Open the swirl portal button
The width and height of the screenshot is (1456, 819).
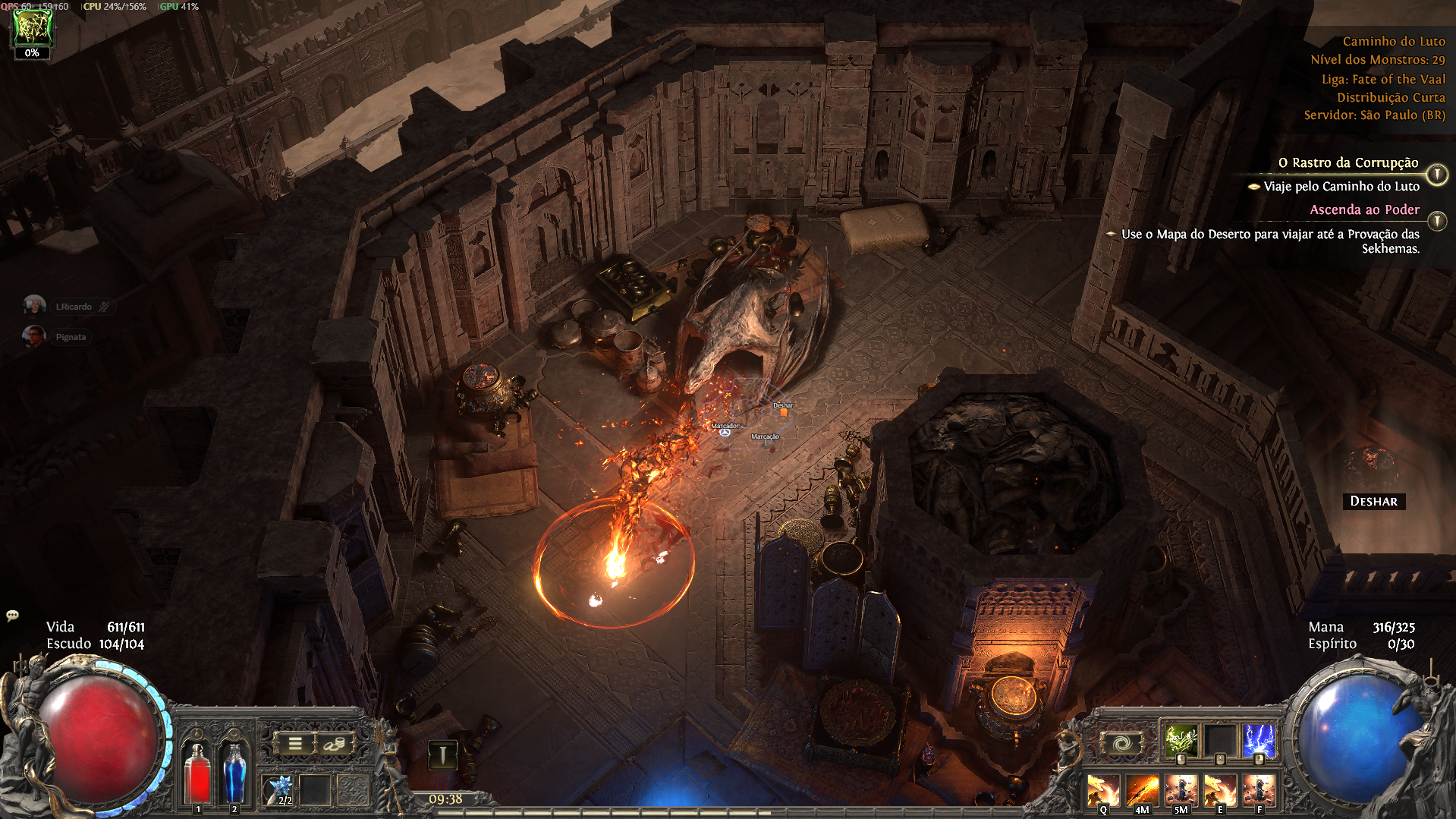pos(1121,743)
